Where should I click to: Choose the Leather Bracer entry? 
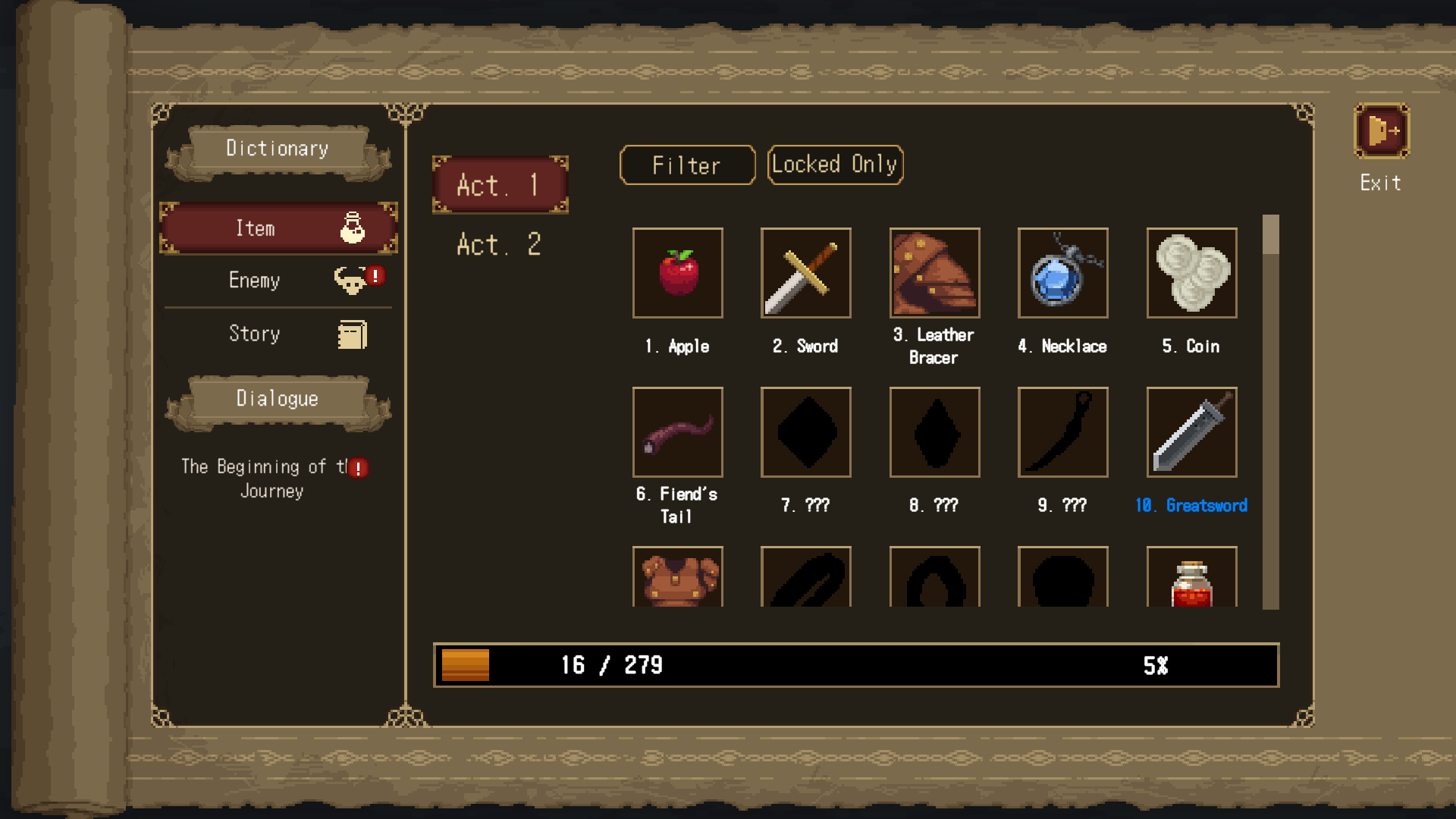pyautogui.click(x=934, y=273)
